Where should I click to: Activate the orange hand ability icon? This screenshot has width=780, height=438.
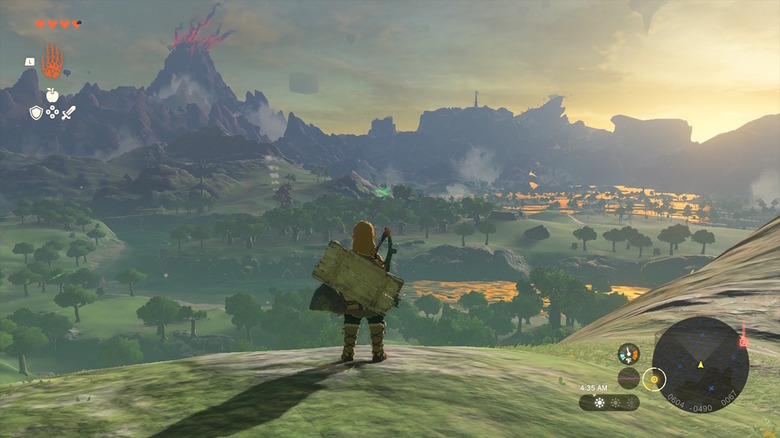[52, 62]
